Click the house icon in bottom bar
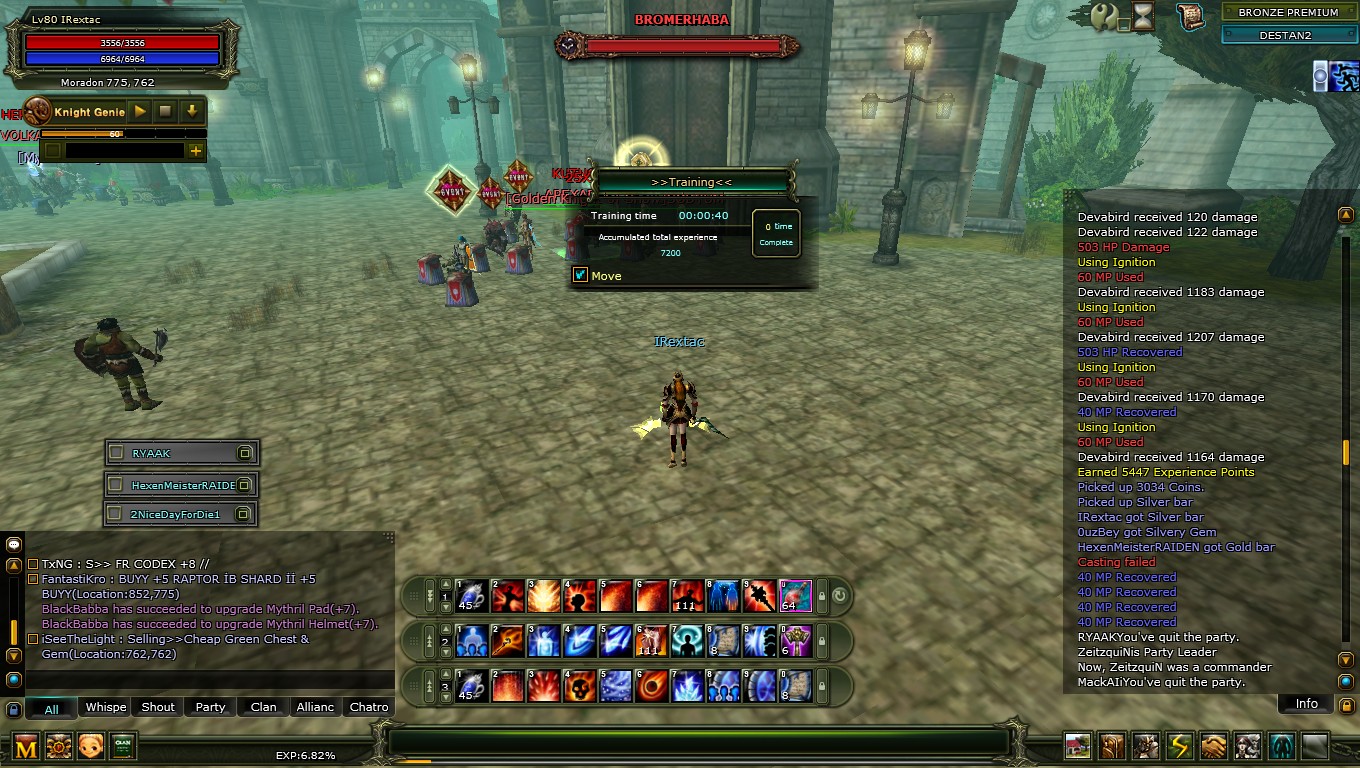1360x768 pixels. [1078, 746]
